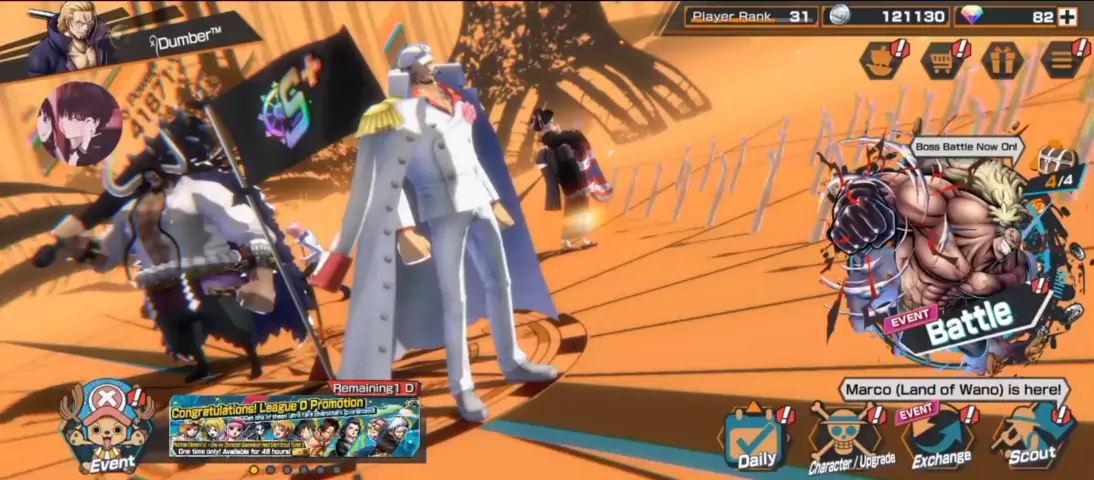1094x480 pixels.
Task: View the League D Promotion banner
Action: coord(297,427)
